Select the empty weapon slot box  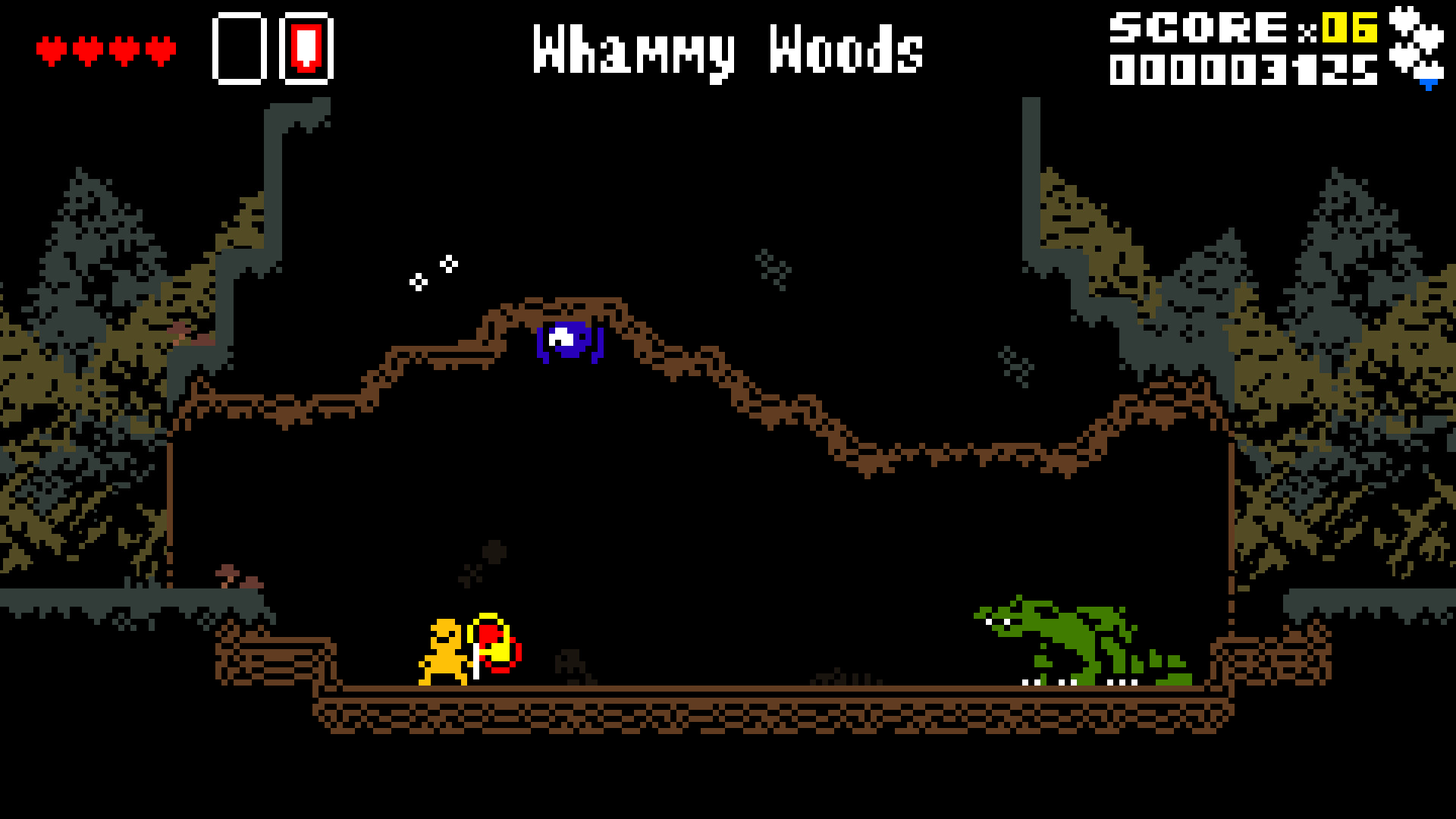(237, 49)
